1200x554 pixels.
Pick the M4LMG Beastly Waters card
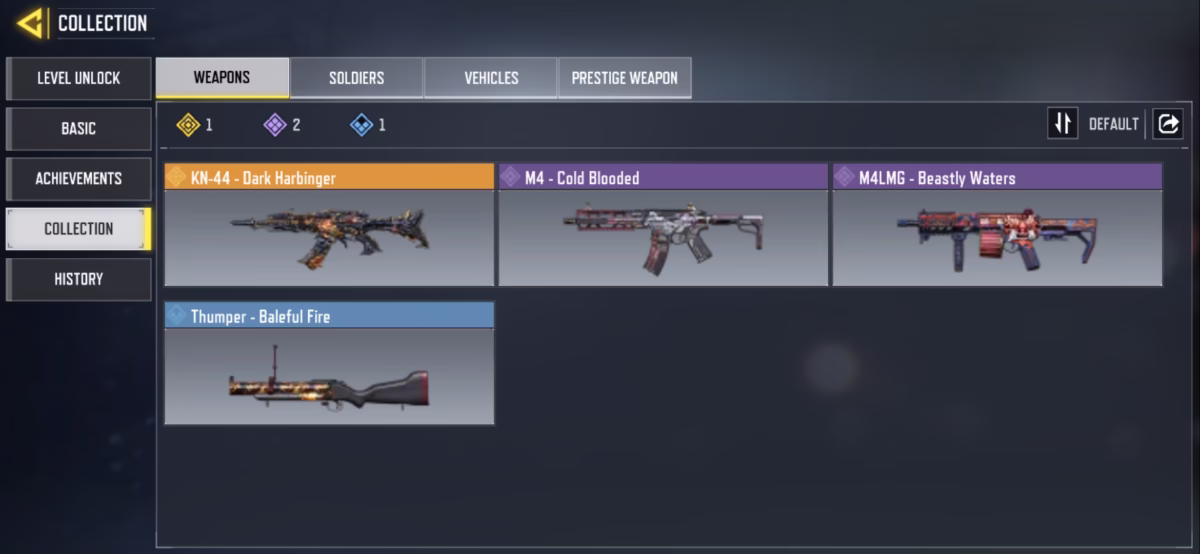[x=997, y=226]
